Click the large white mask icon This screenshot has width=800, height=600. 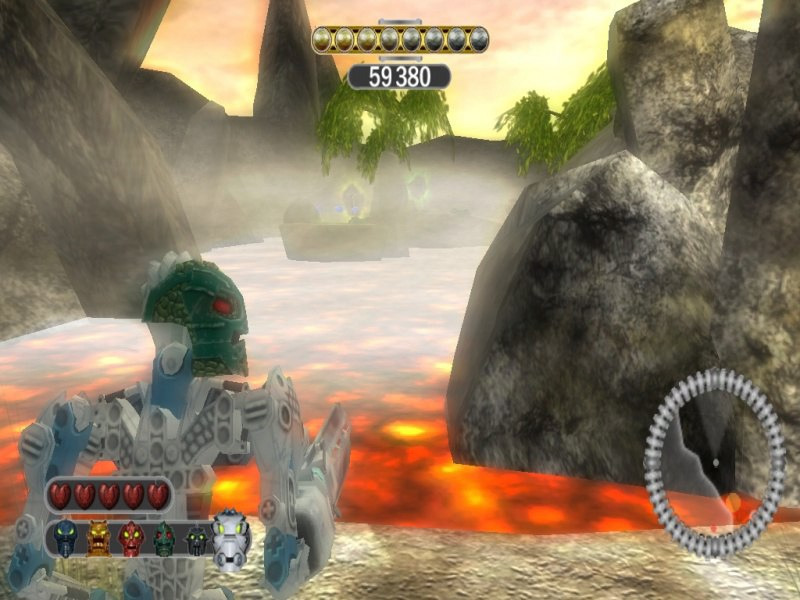click(x=231, y=537)
